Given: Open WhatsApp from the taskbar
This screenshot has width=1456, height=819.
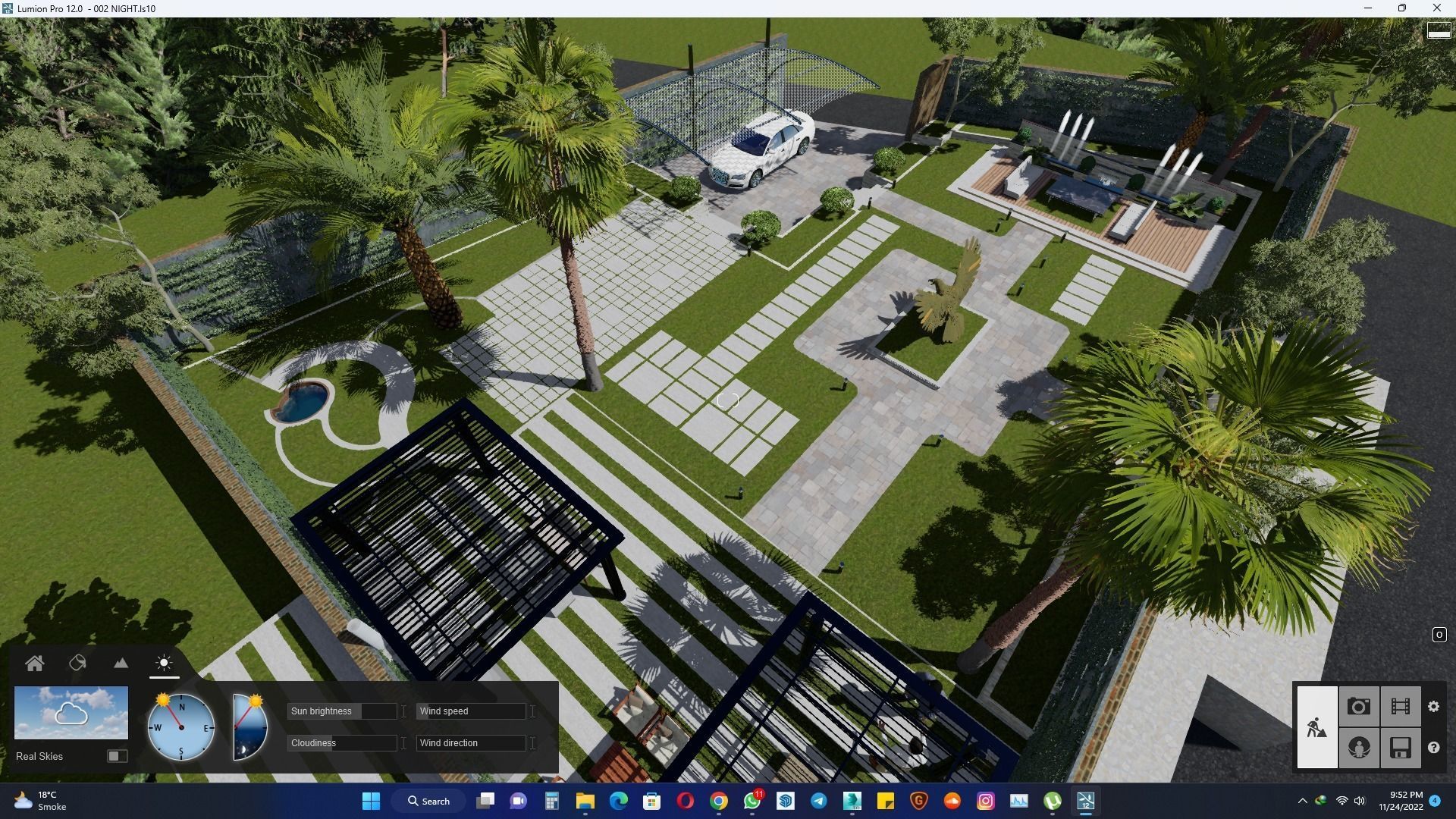Looking at the screenshot, I should (752, 801).
